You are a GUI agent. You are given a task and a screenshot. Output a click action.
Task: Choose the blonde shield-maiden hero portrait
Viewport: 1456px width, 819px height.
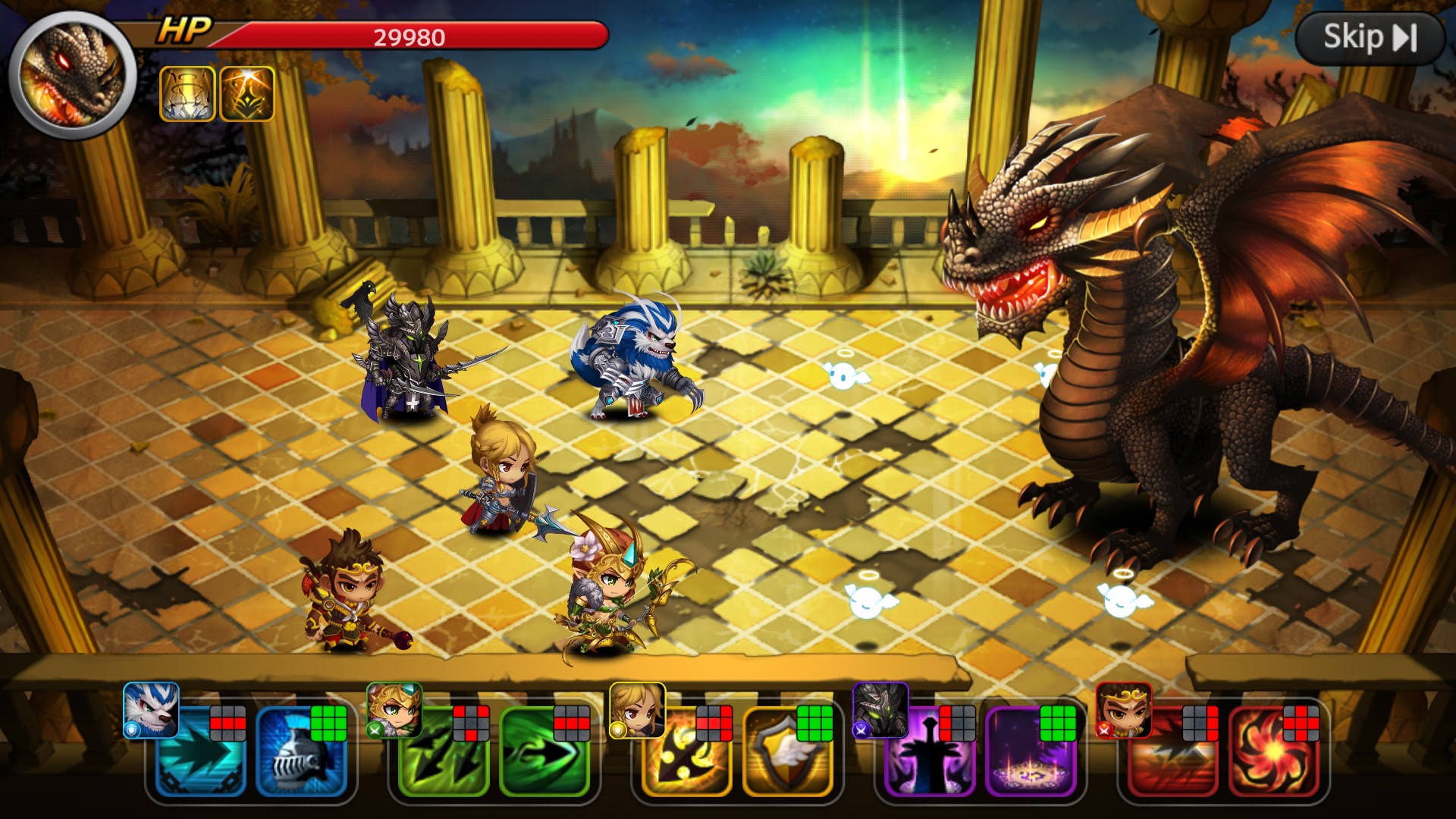click(x=637, y=710)
